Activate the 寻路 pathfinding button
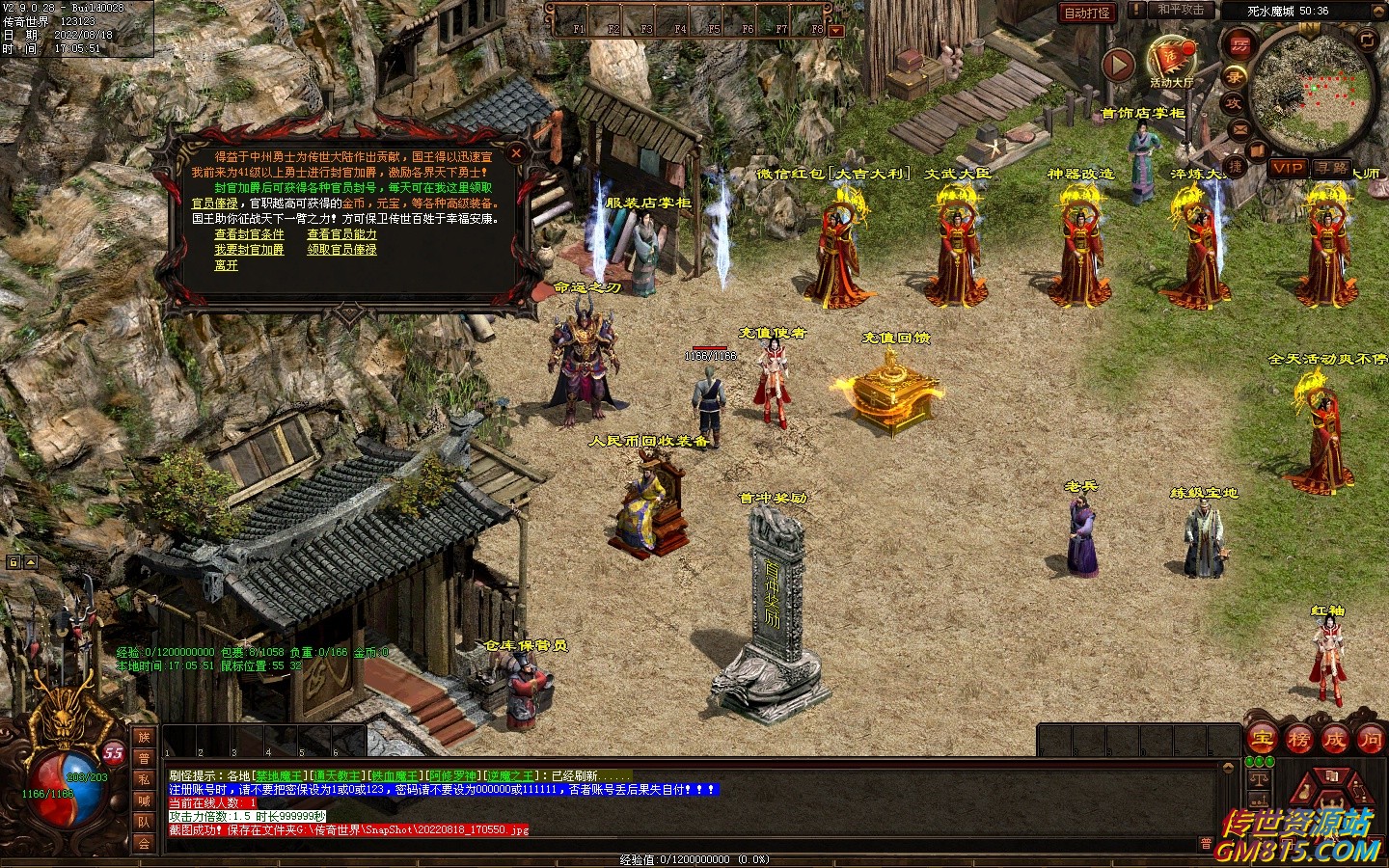The width and height of the screenshot is (1389, 868). tap(1331, 168)
